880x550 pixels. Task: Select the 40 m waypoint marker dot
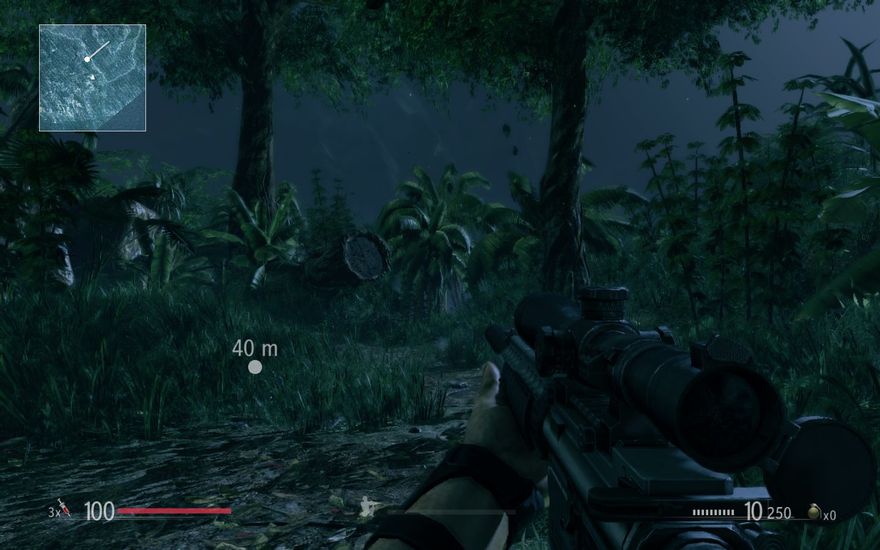[255, 367]
